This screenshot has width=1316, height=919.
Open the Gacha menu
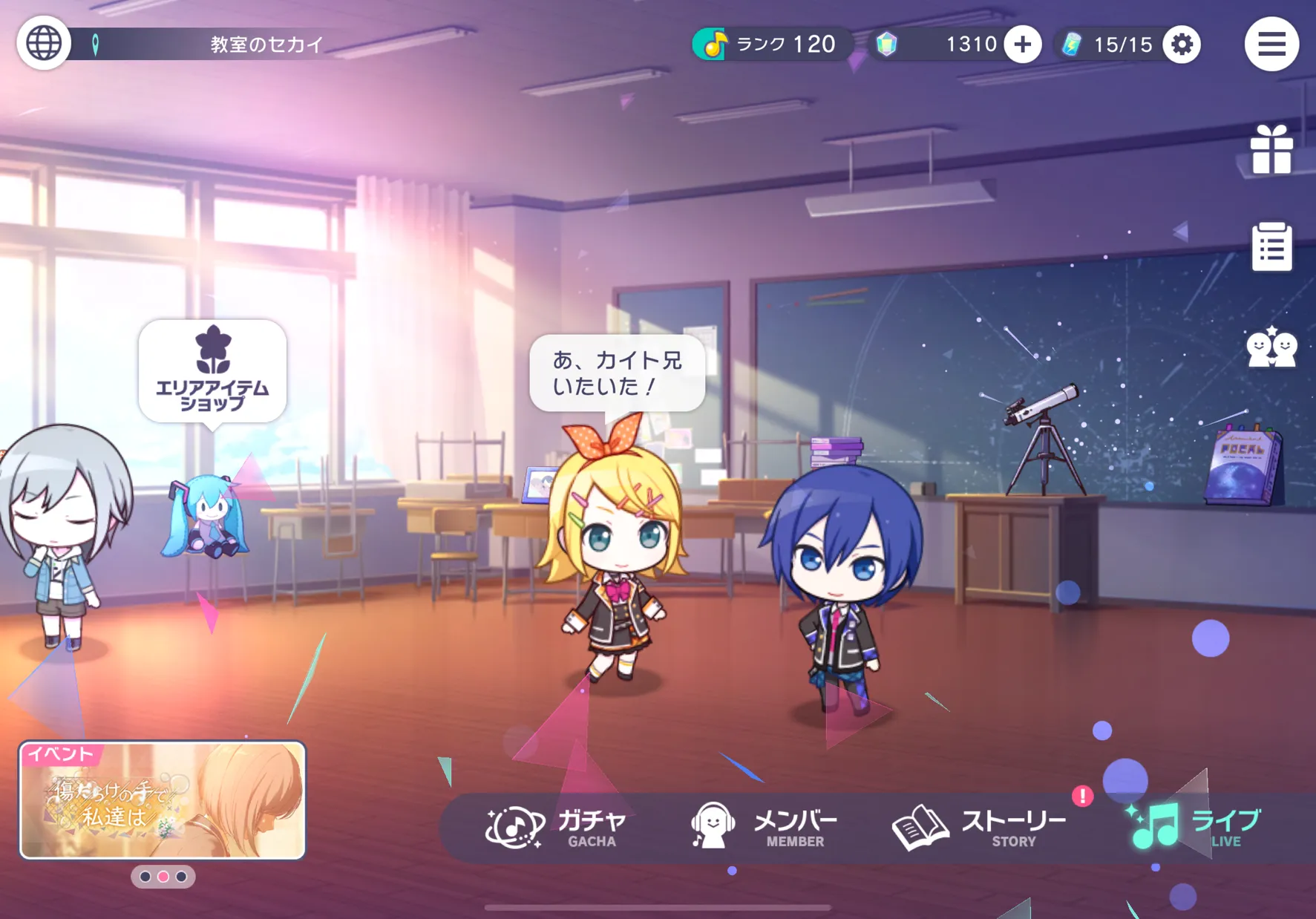(x=557, y=827)
